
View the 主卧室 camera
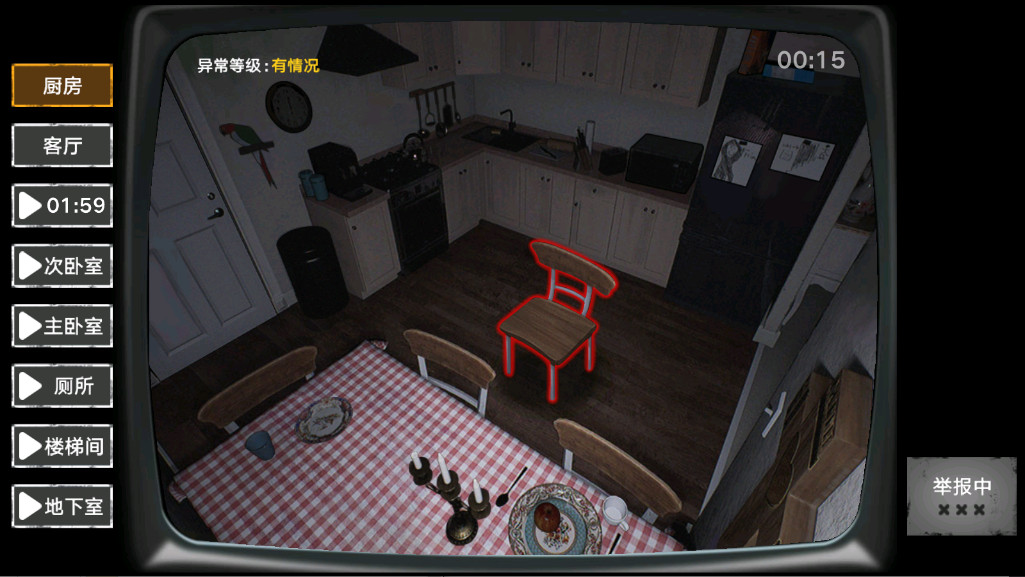click(62, 326)
